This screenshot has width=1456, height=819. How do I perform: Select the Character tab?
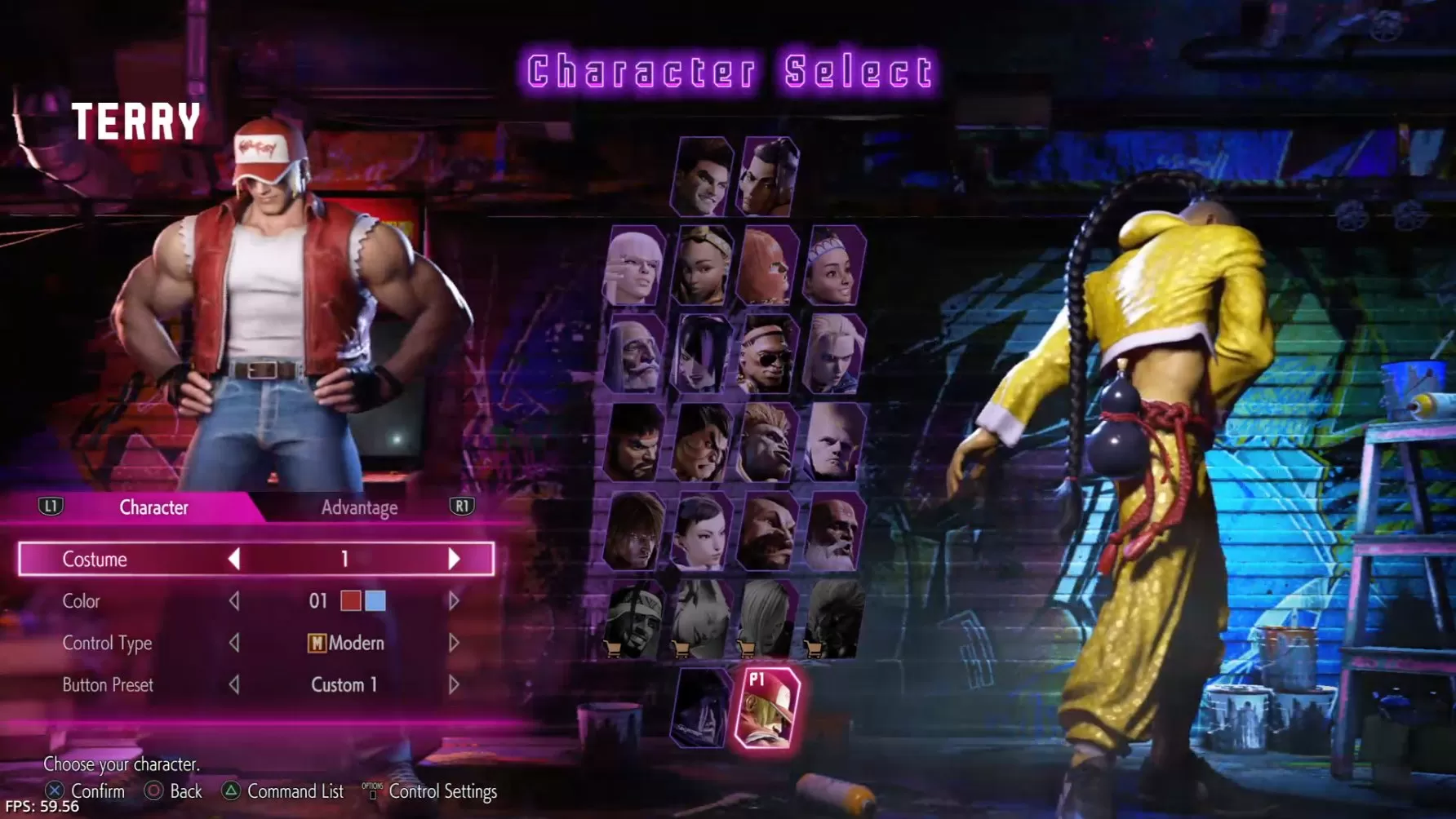pos(154,507)
